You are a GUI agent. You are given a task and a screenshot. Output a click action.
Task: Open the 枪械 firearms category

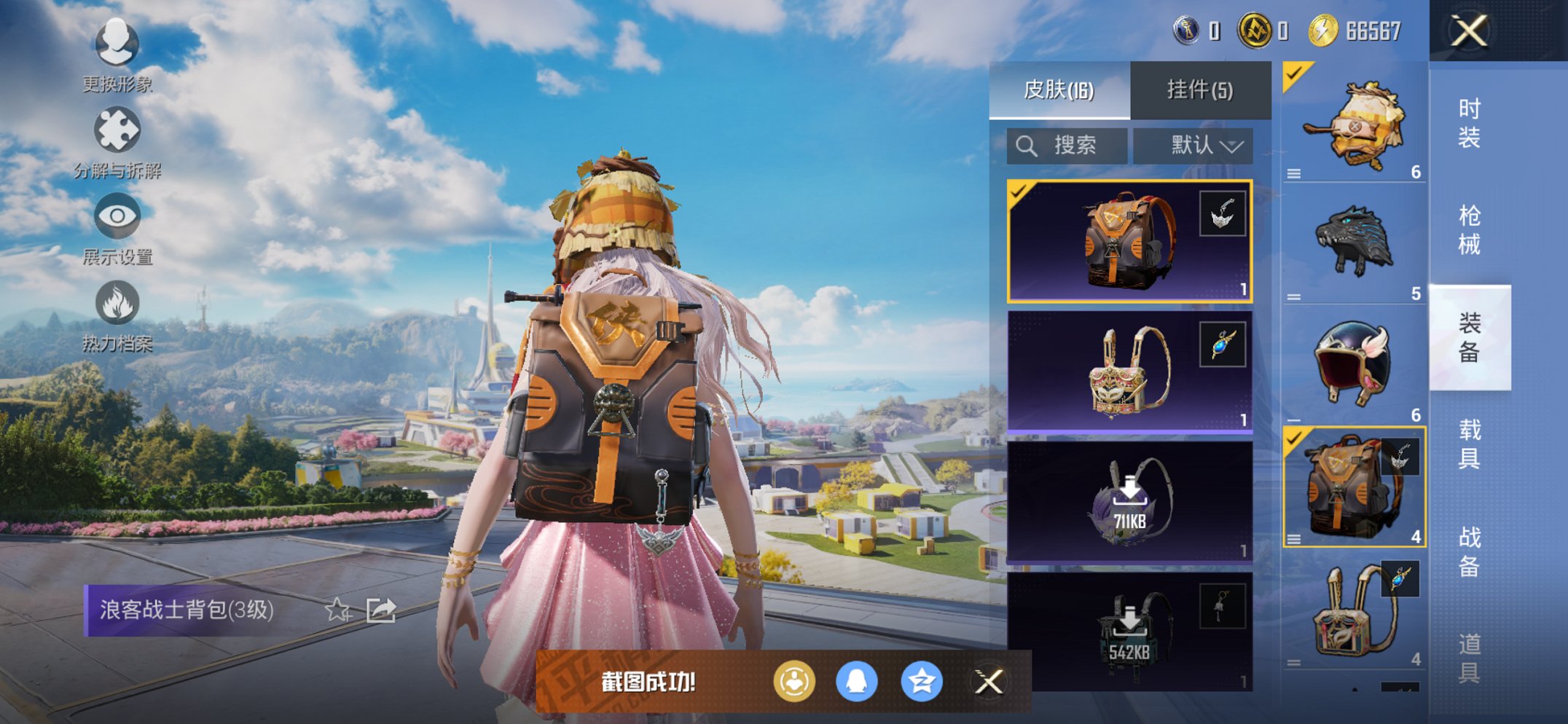1469,230
